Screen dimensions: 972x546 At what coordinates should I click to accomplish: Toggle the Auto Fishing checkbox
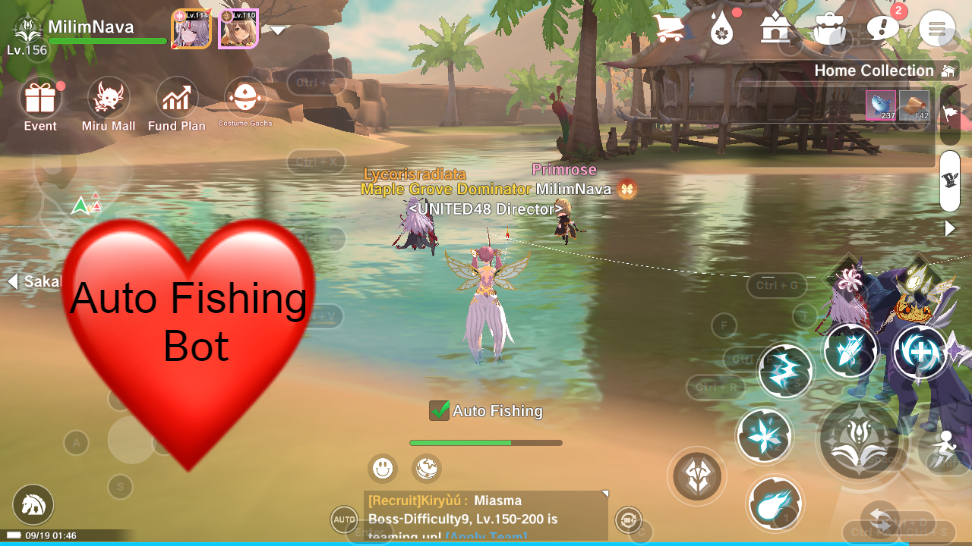pyautogui.click(x=439, y=410)
